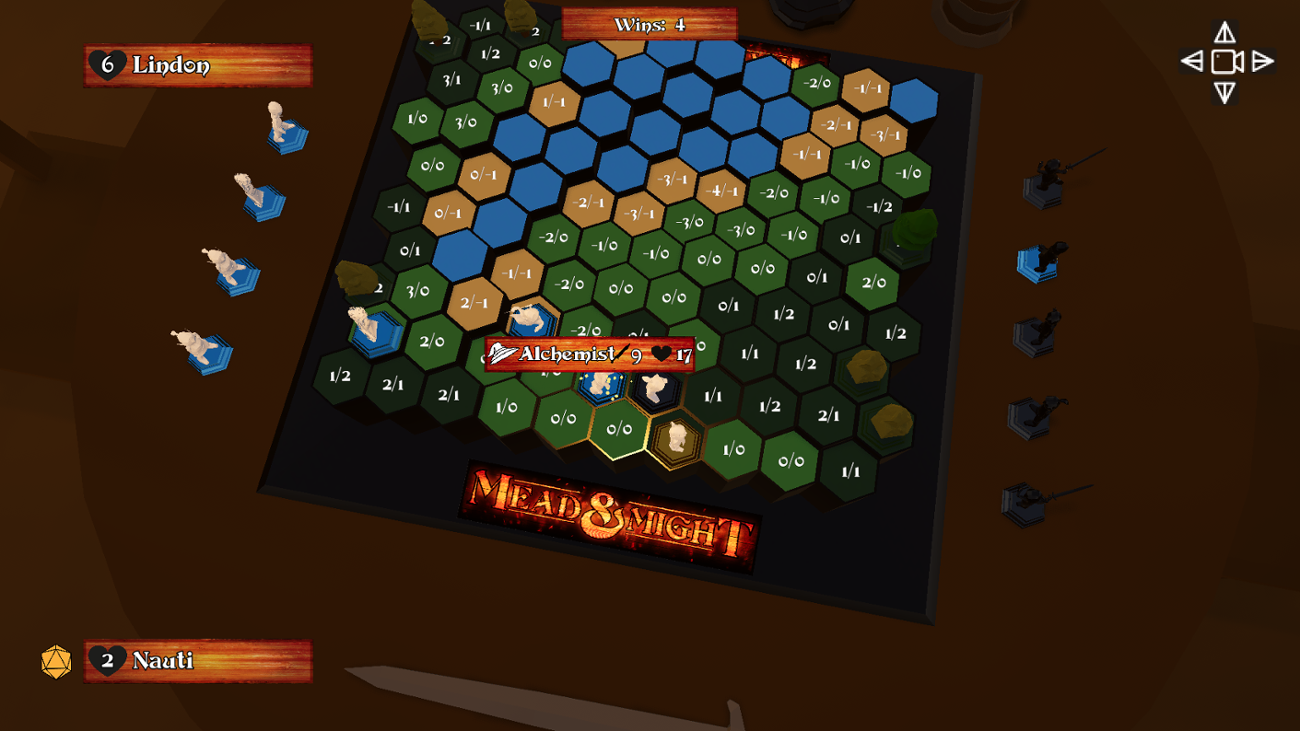Click the left-pointing camera arrow icon

click(x=1193, y=60)
